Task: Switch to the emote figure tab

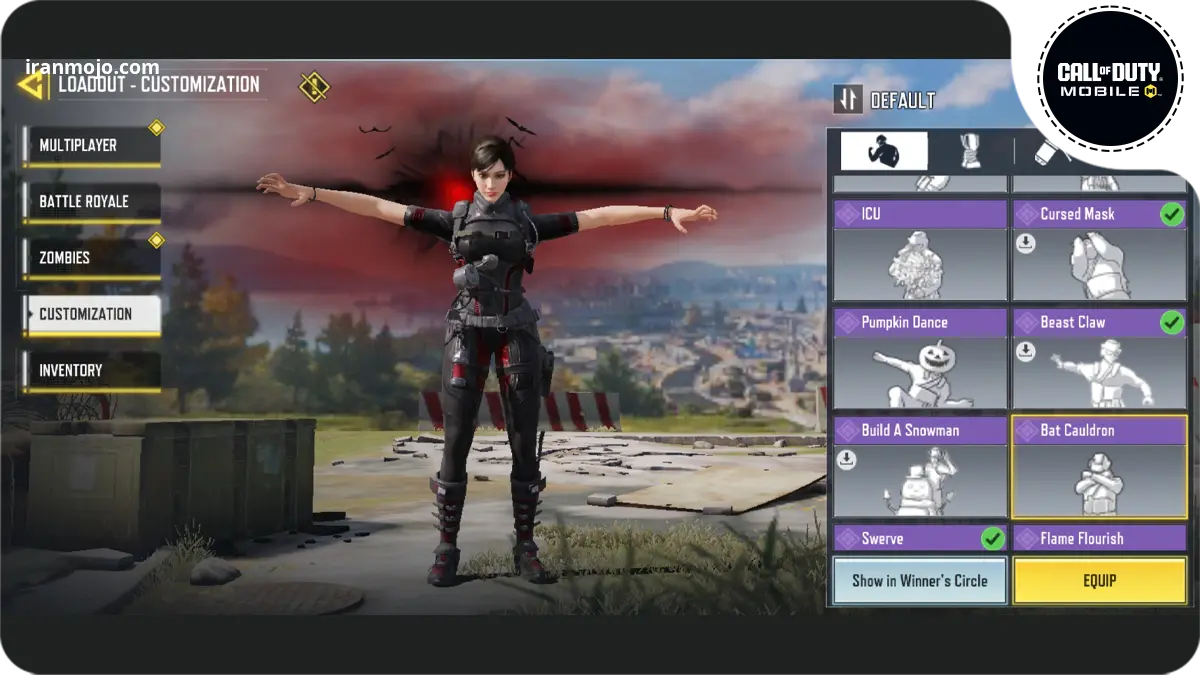Action: 883,152
